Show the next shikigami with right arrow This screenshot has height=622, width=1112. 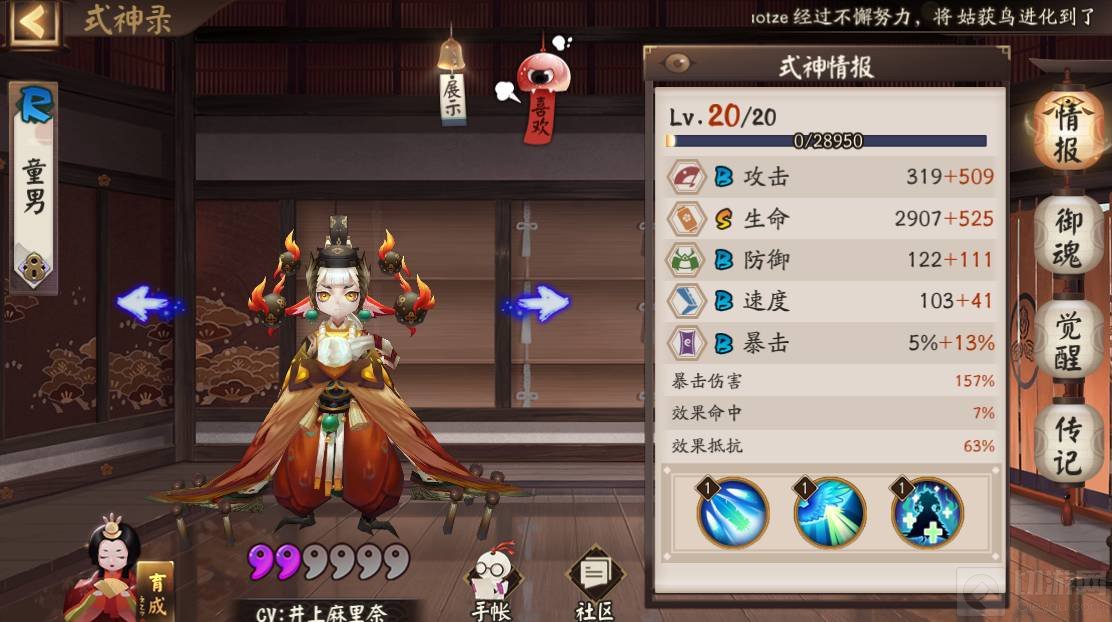pos(539,303)
